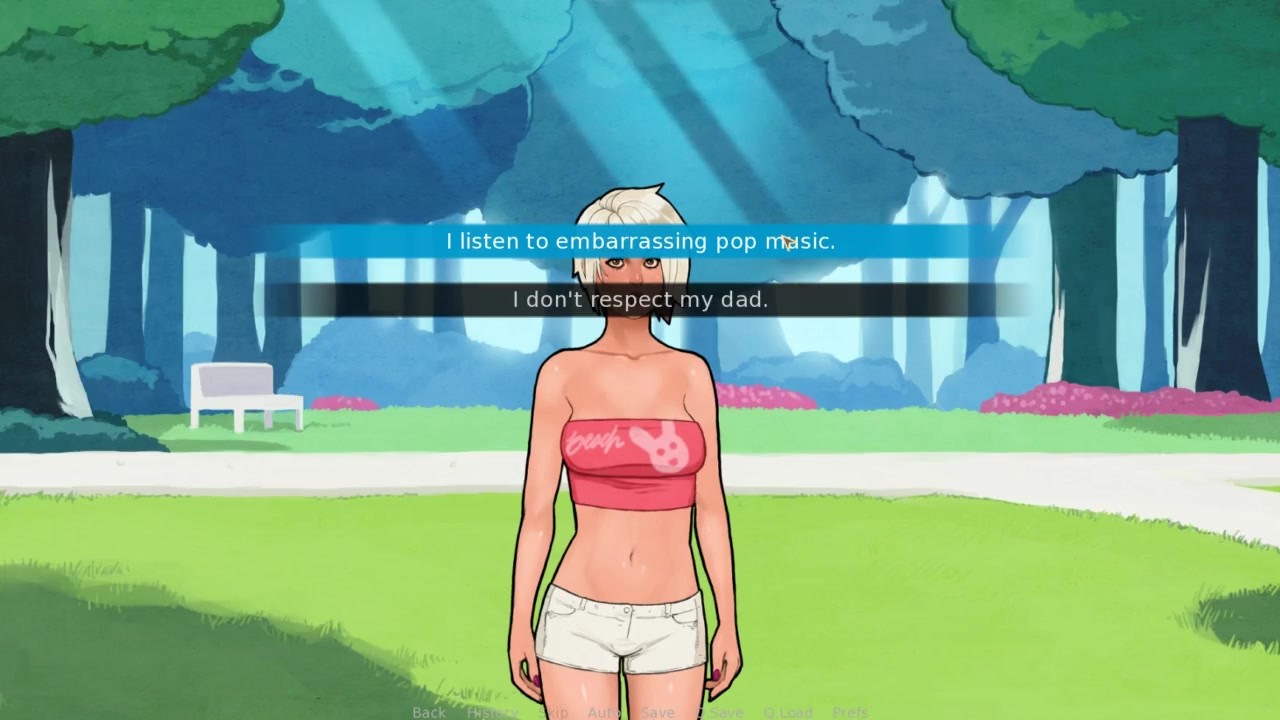
Task: Activate the Skip option
Action: pos(555,712)
